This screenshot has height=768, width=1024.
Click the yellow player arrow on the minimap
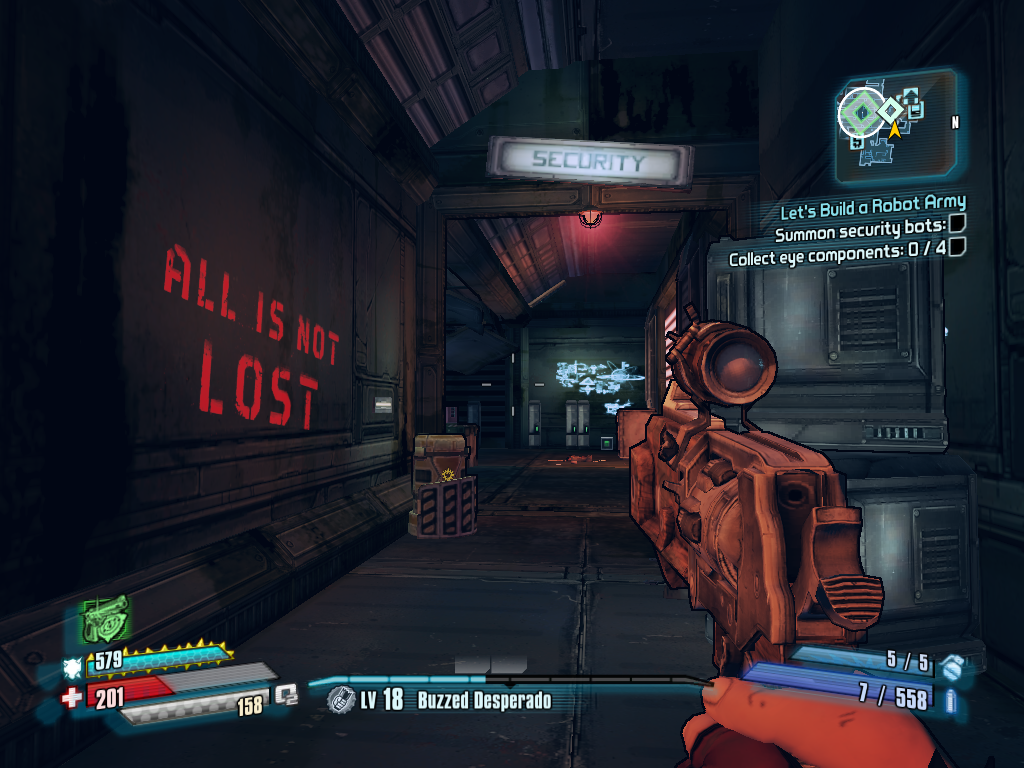tap(893, 129)
